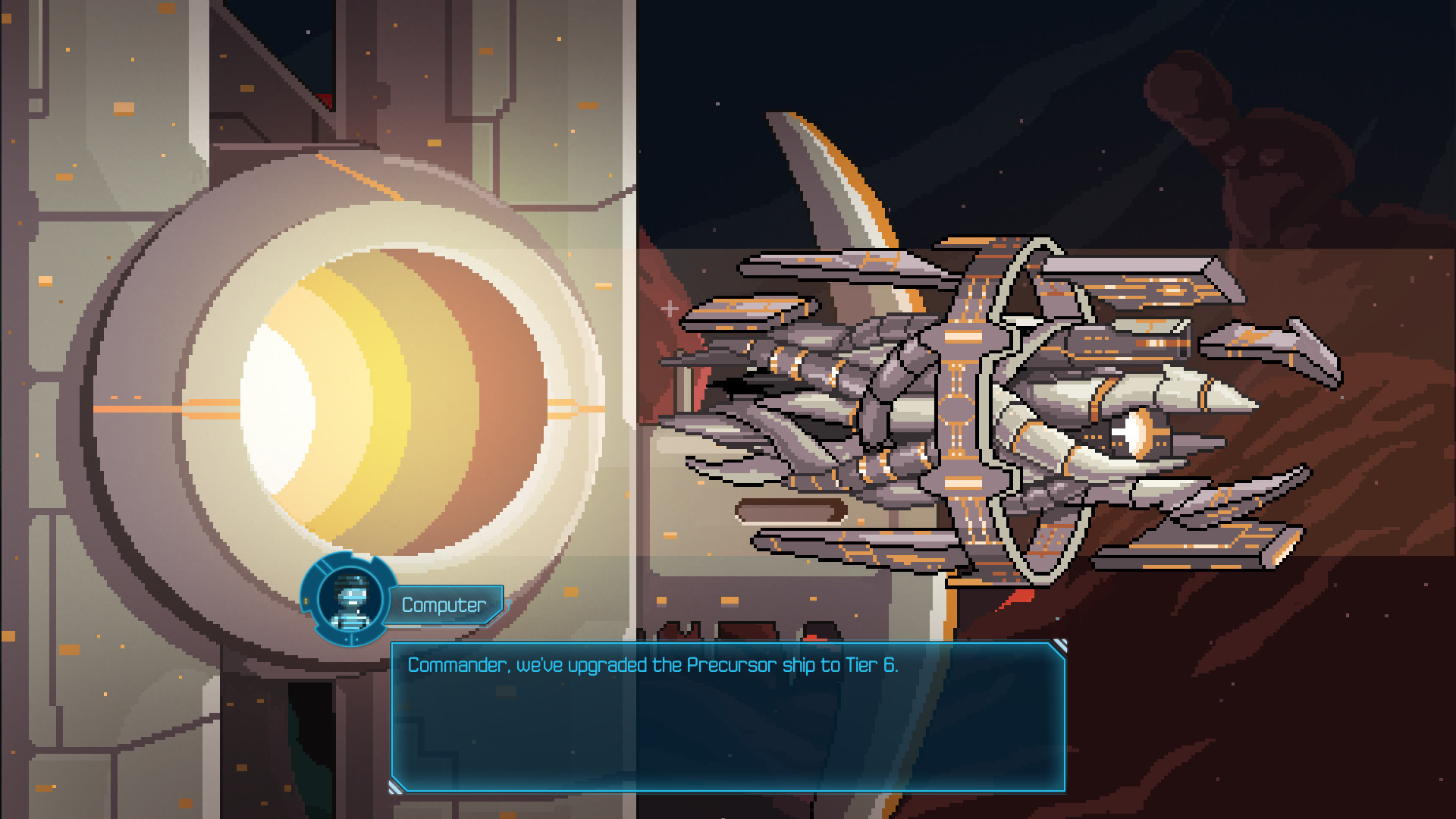The height and width of the screenshot is (819, 1456).
Task: Click the dark oval hatch on the station hull
Action: pos(792,512)
